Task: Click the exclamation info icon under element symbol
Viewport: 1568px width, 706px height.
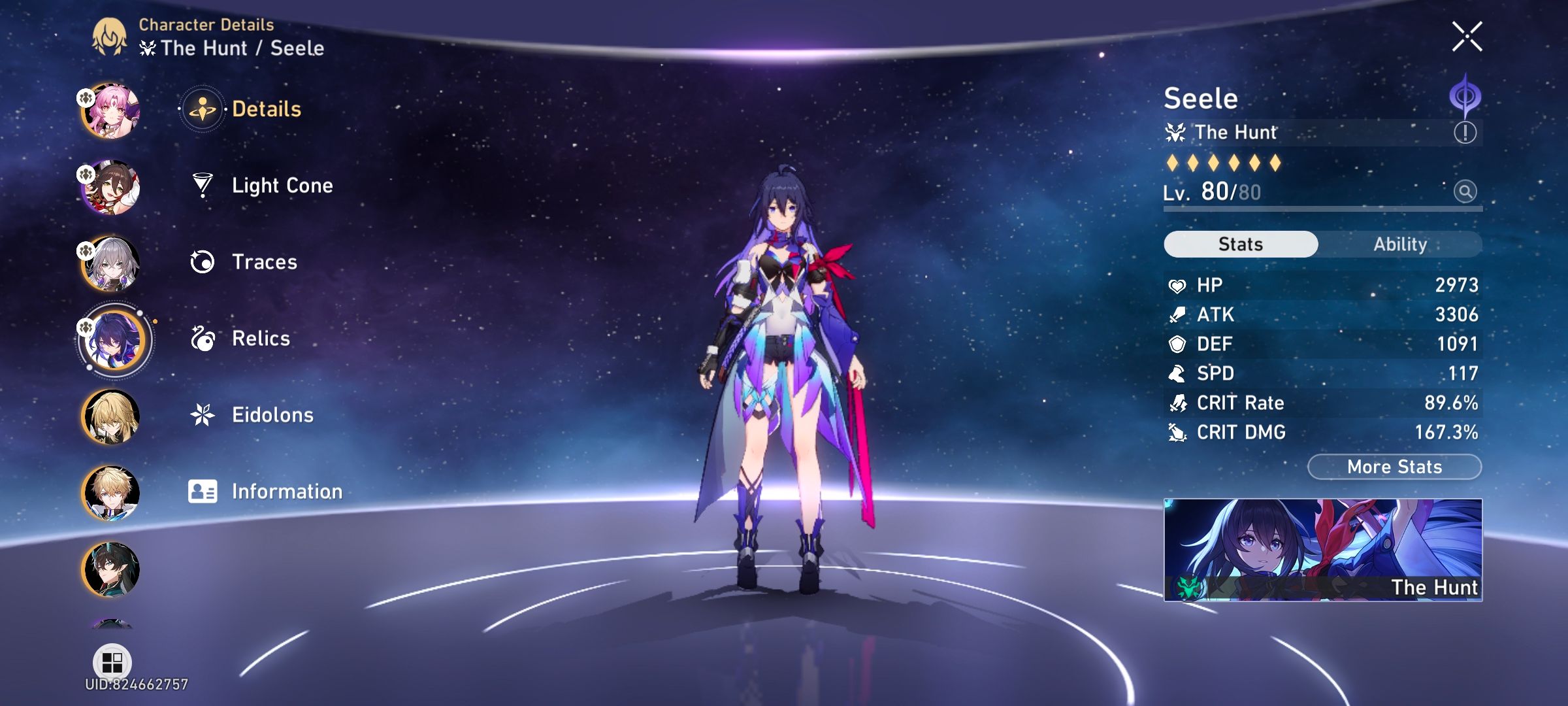Action: (1465, 133)
